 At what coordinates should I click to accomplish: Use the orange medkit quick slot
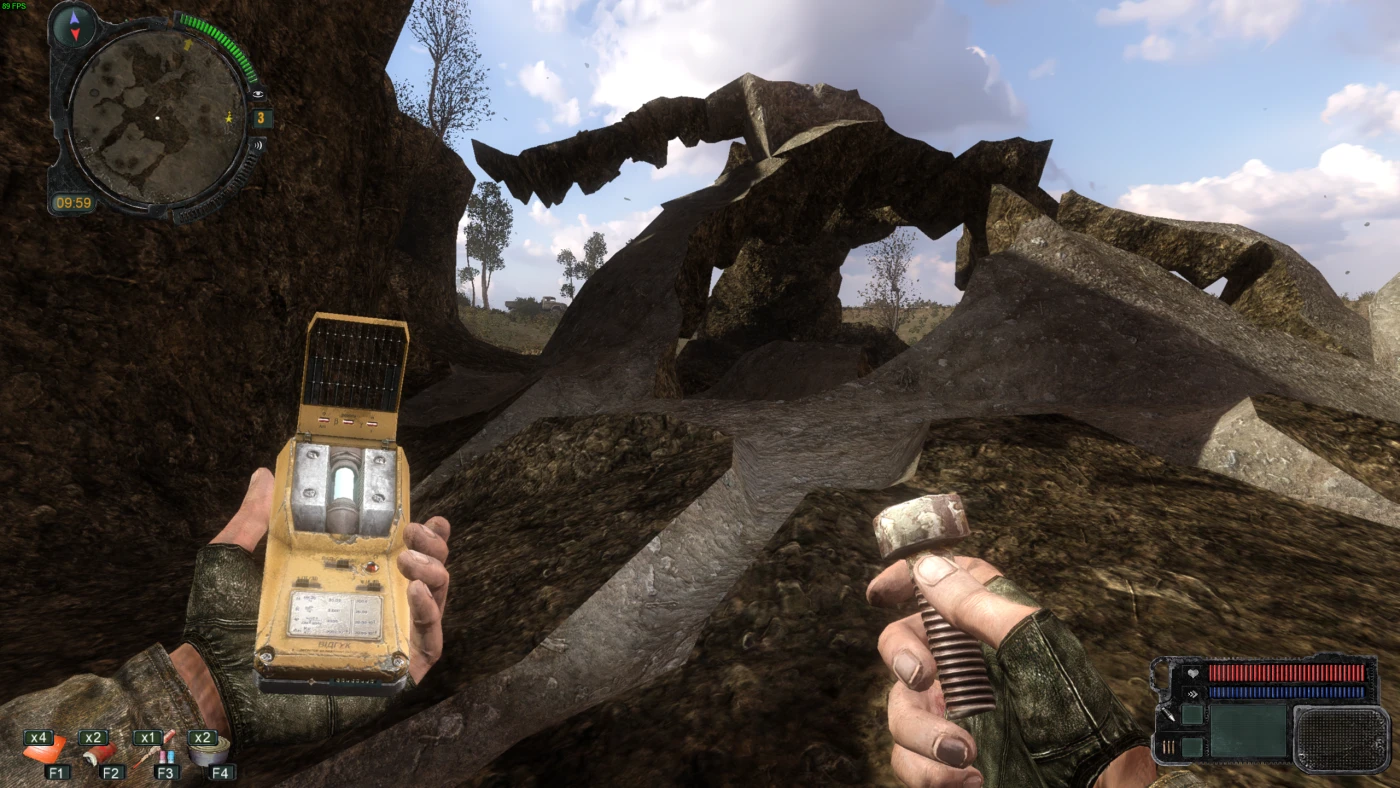tap(46, 751)
